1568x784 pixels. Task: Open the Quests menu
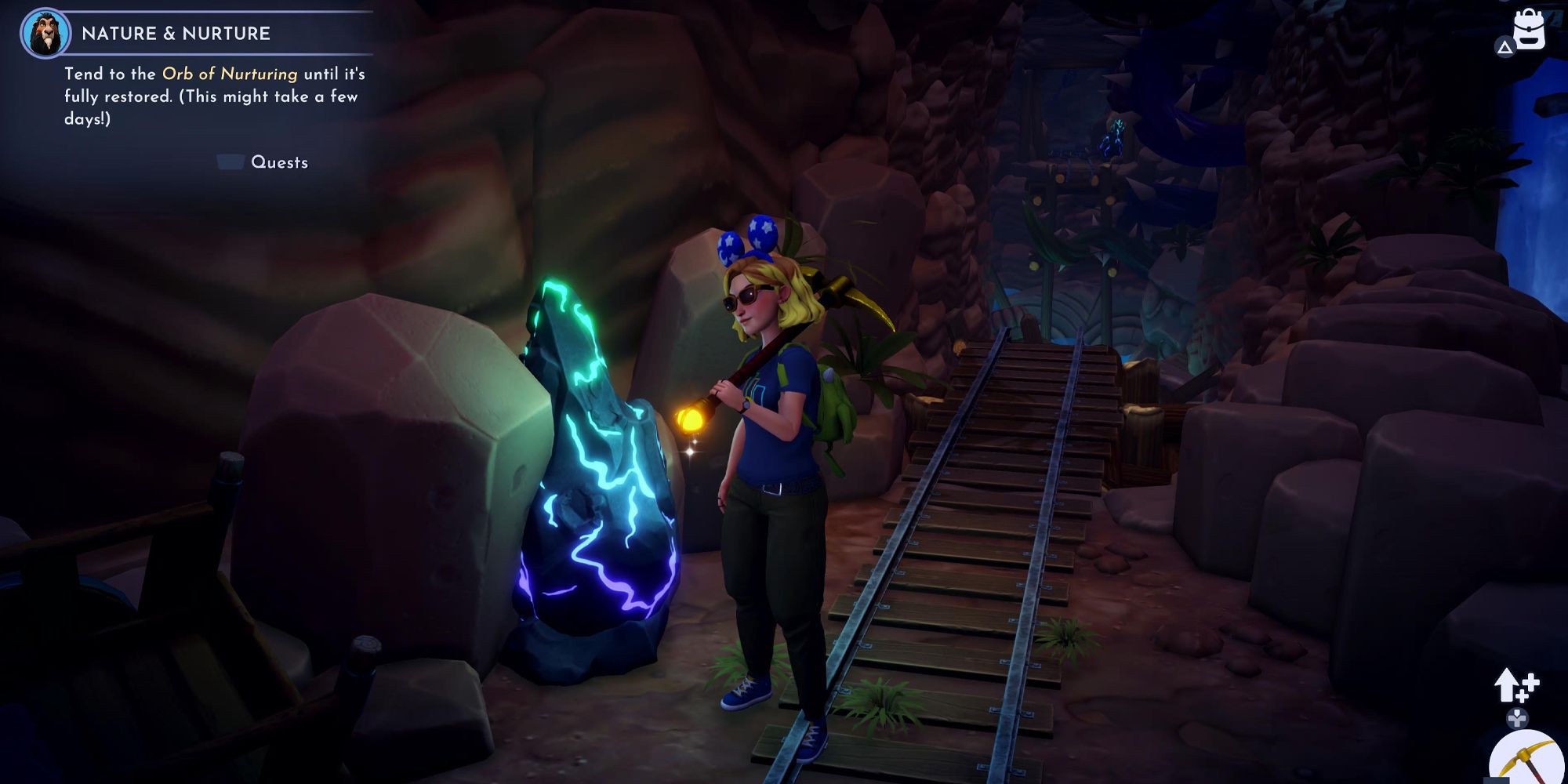pos(280,162)
